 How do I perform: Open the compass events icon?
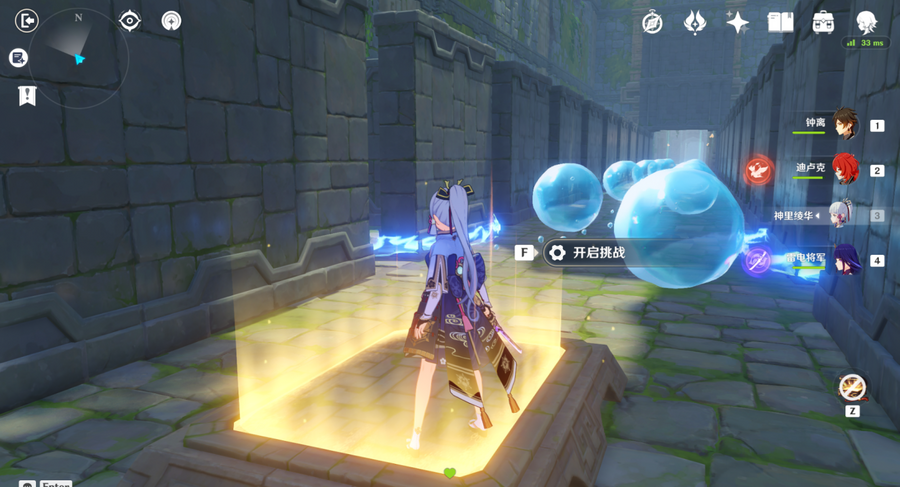point(652,23)
